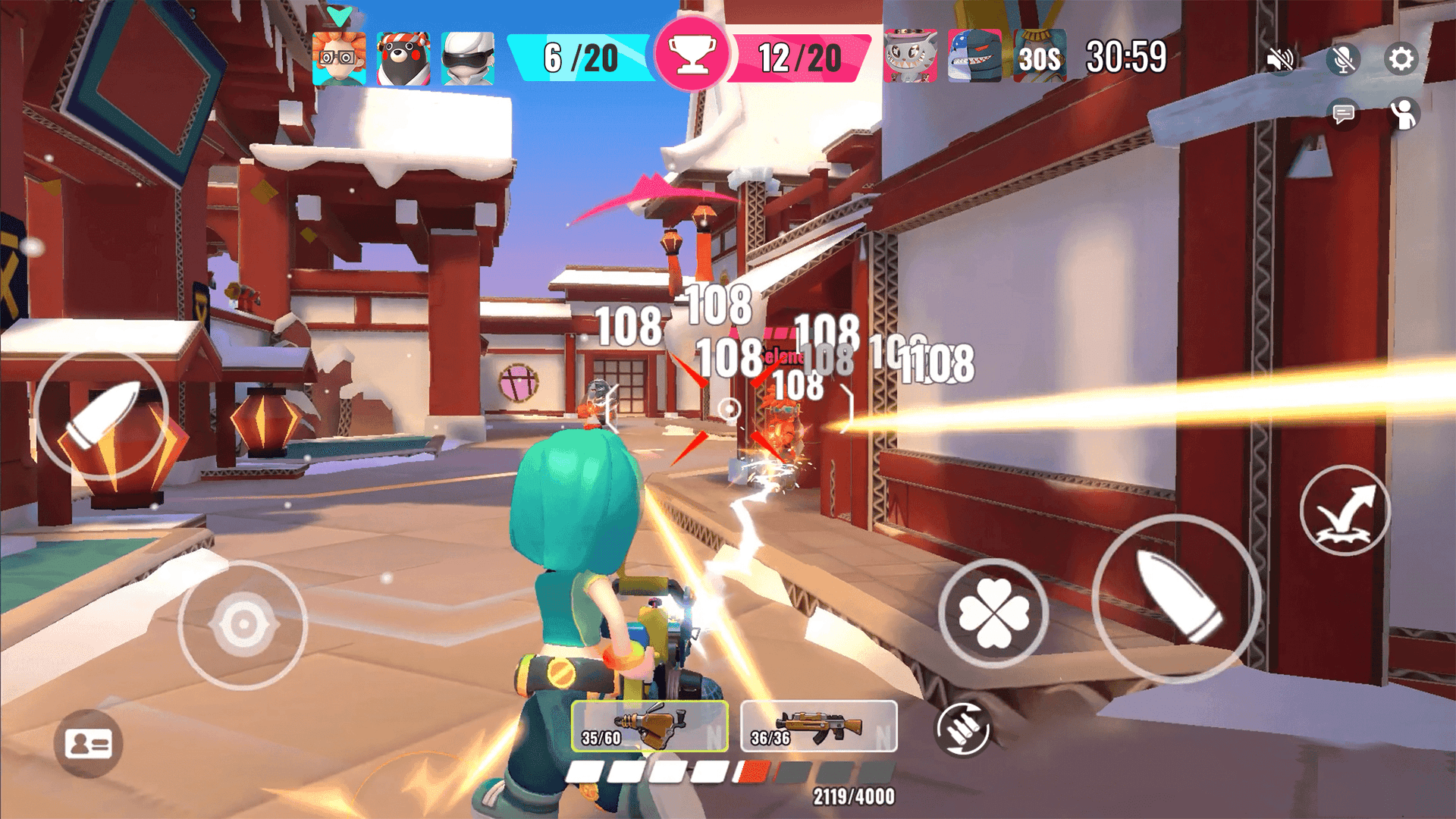
Task: Open the player ID card panel
Action: 90,744
